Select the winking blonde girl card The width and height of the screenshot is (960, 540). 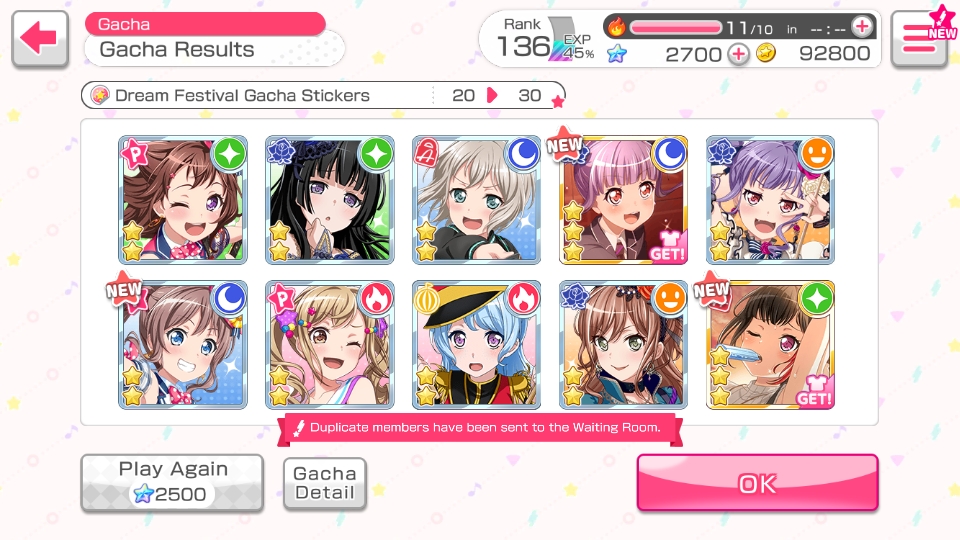330,345
